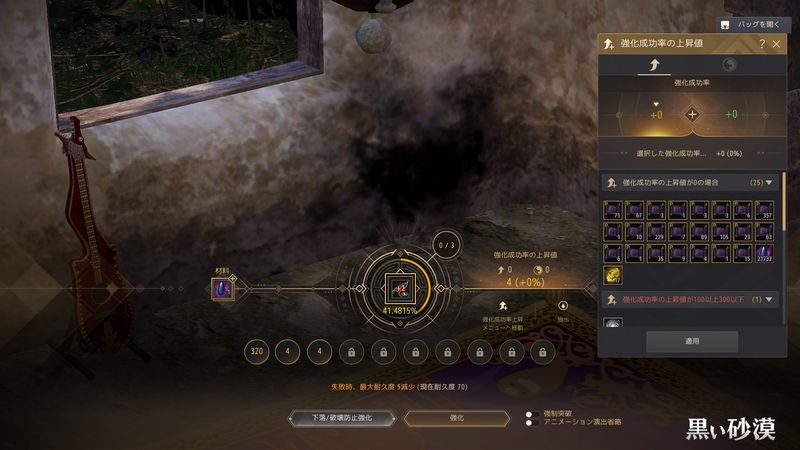Viewport: 800px width, 450px height.
Task: Switch to the round swirl icon tab
Action: pos(729,65)
